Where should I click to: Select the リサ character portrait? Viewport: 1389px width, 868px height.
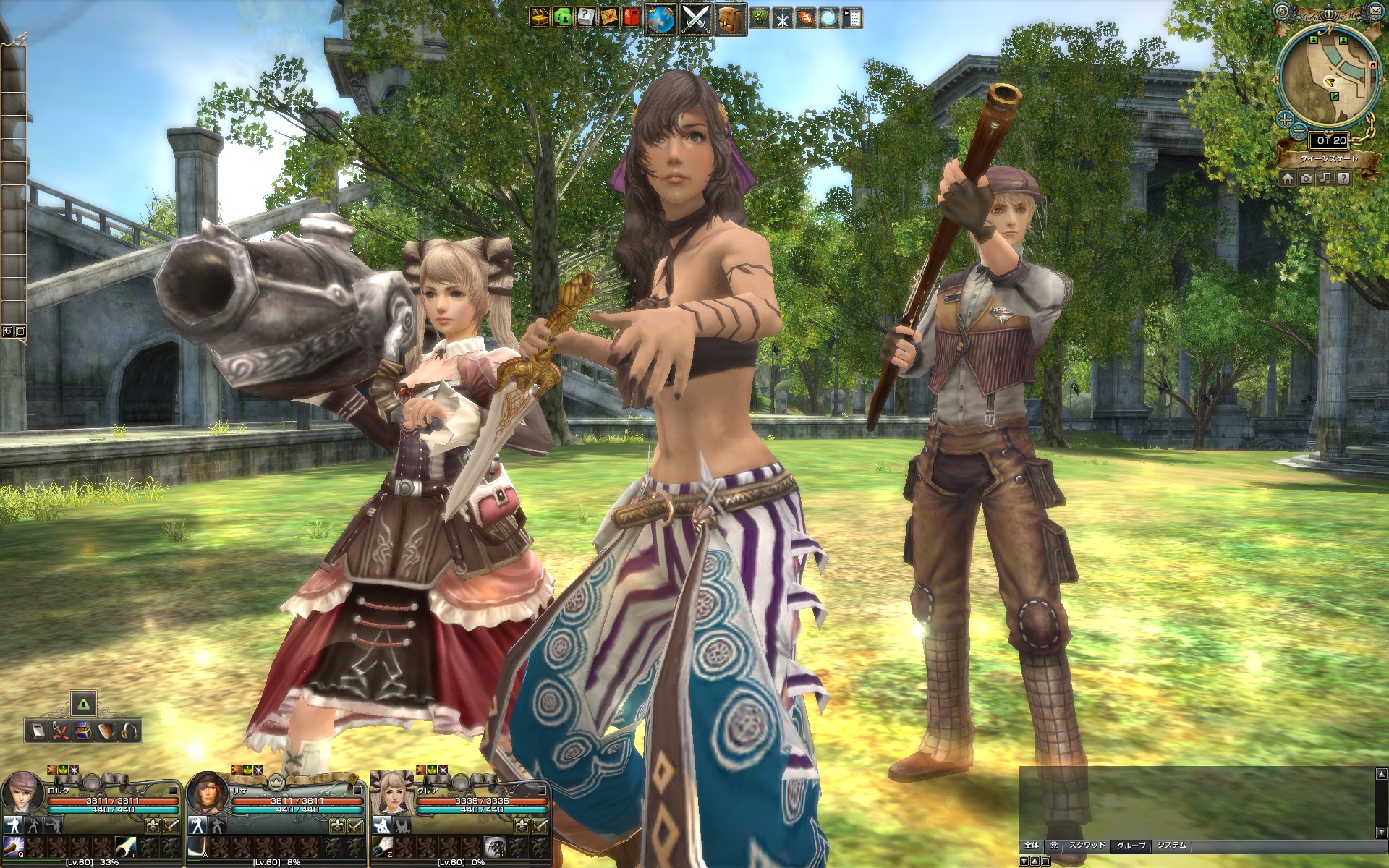[208, 793]
